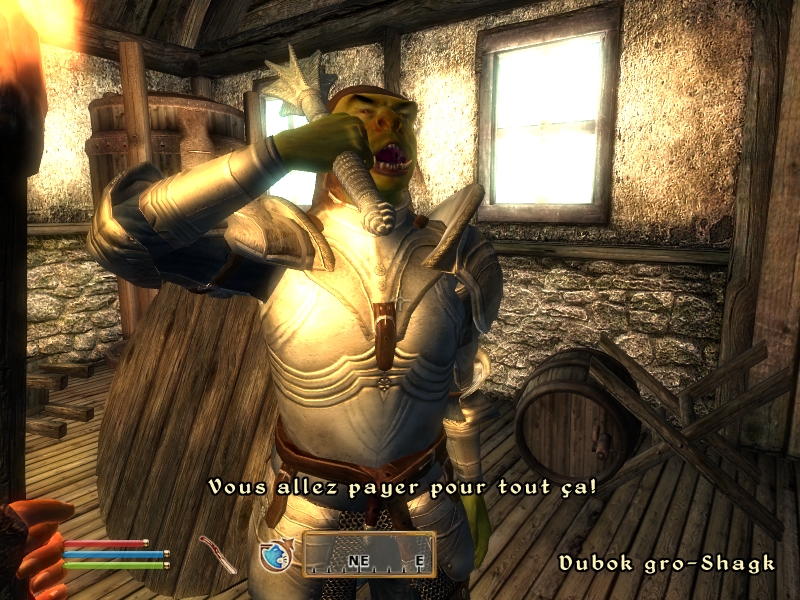Click the compass direction bar
The image size is (800, 600).
tap(369, 554)
